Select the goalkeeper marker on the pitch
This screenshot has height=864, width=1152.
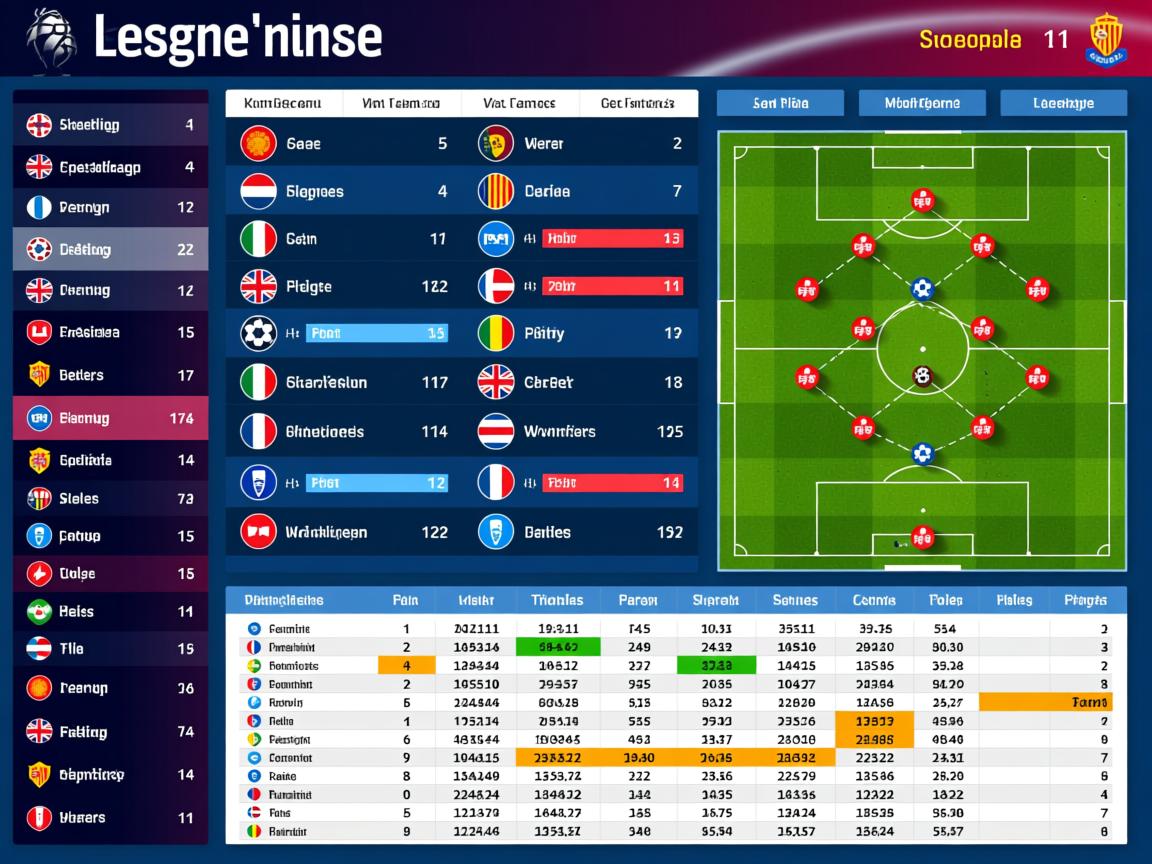[922, 537]
